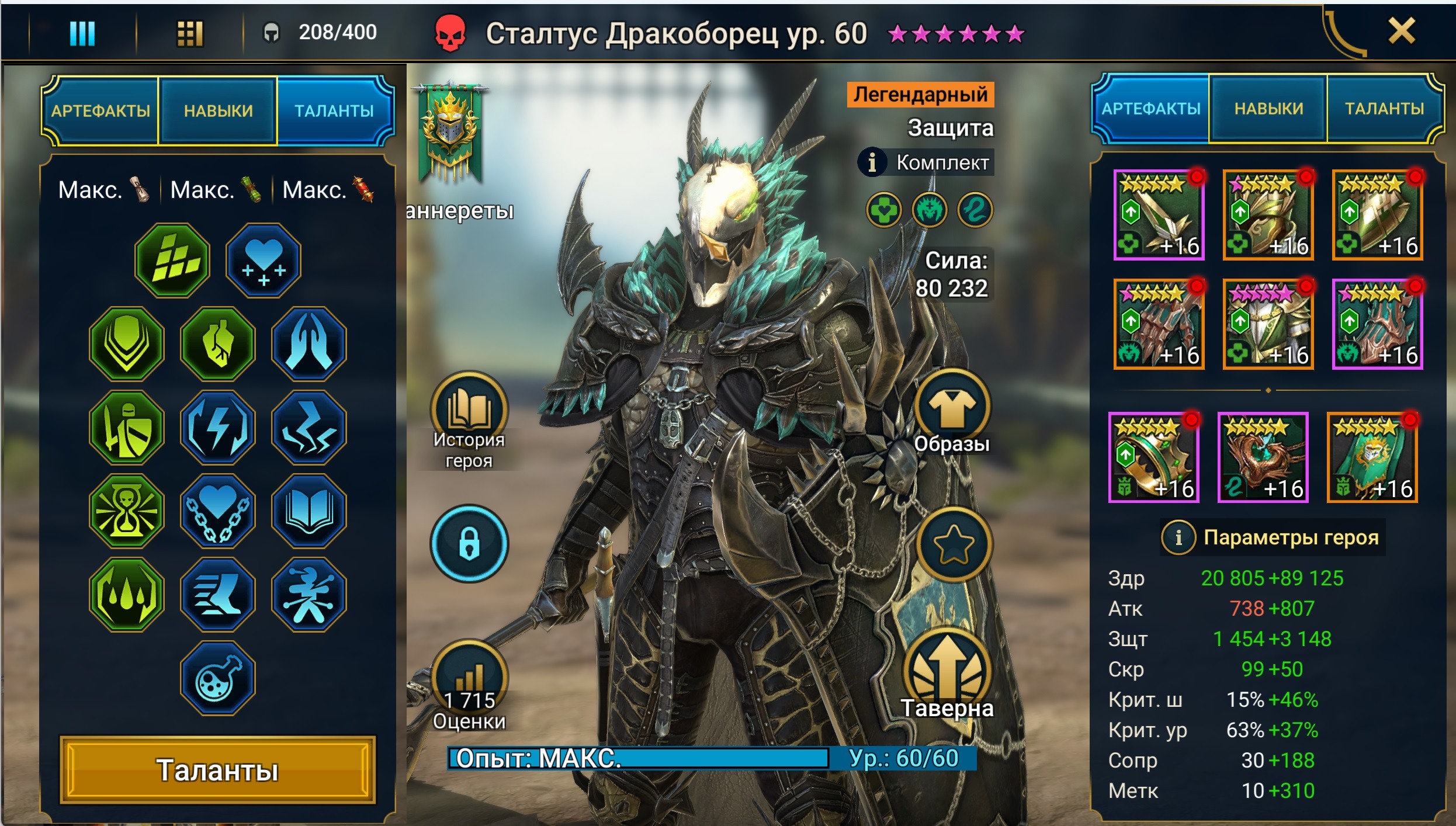This screenshot has height=826, width=1456.
Task: Switch to left panel Навыки tab
Action: (218, 110)
